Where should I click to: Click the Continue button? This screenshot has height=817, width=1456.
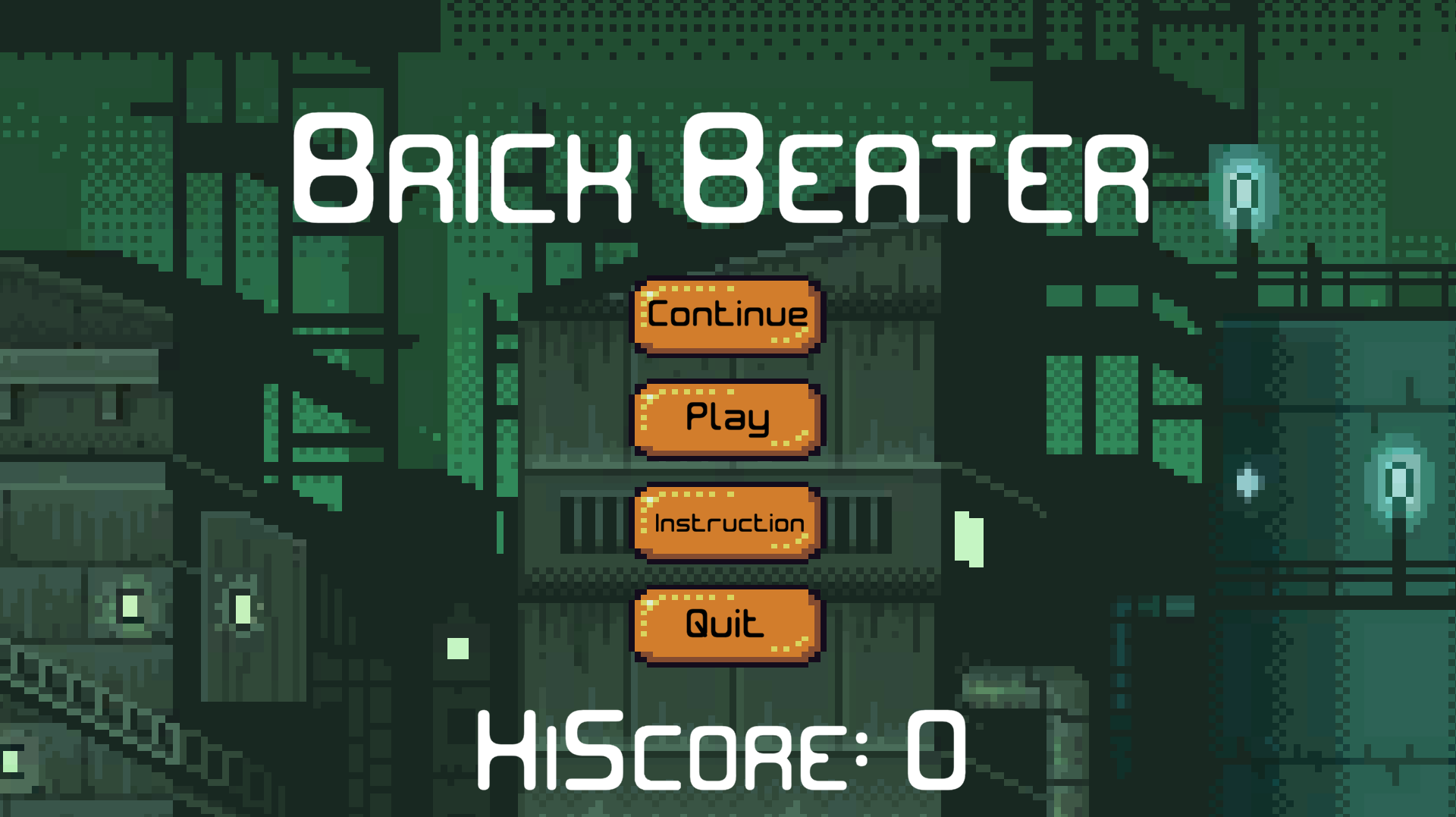click(726, 315)
